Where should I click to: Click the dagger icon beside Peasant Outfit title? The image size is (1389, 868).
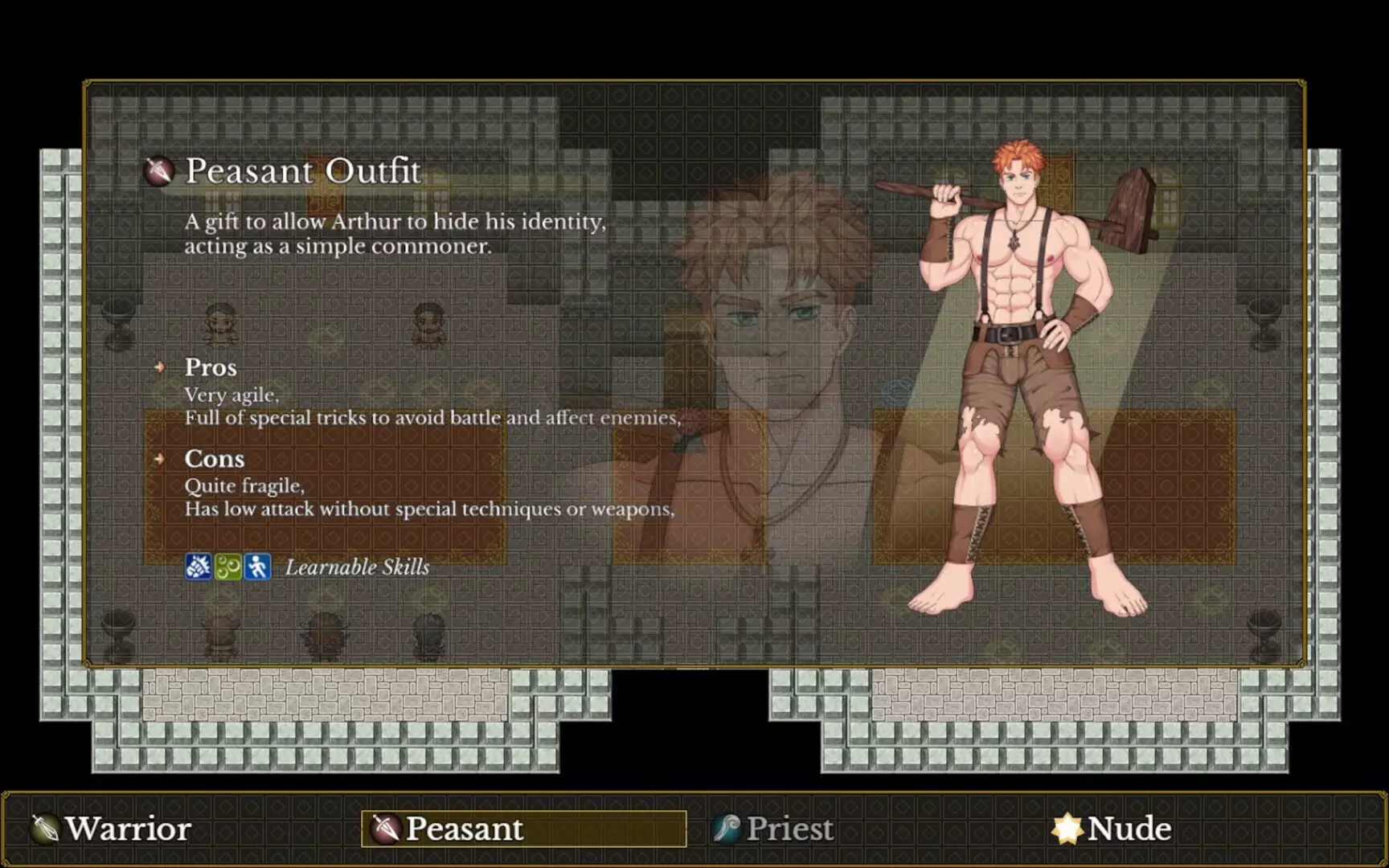pos(158,172)
